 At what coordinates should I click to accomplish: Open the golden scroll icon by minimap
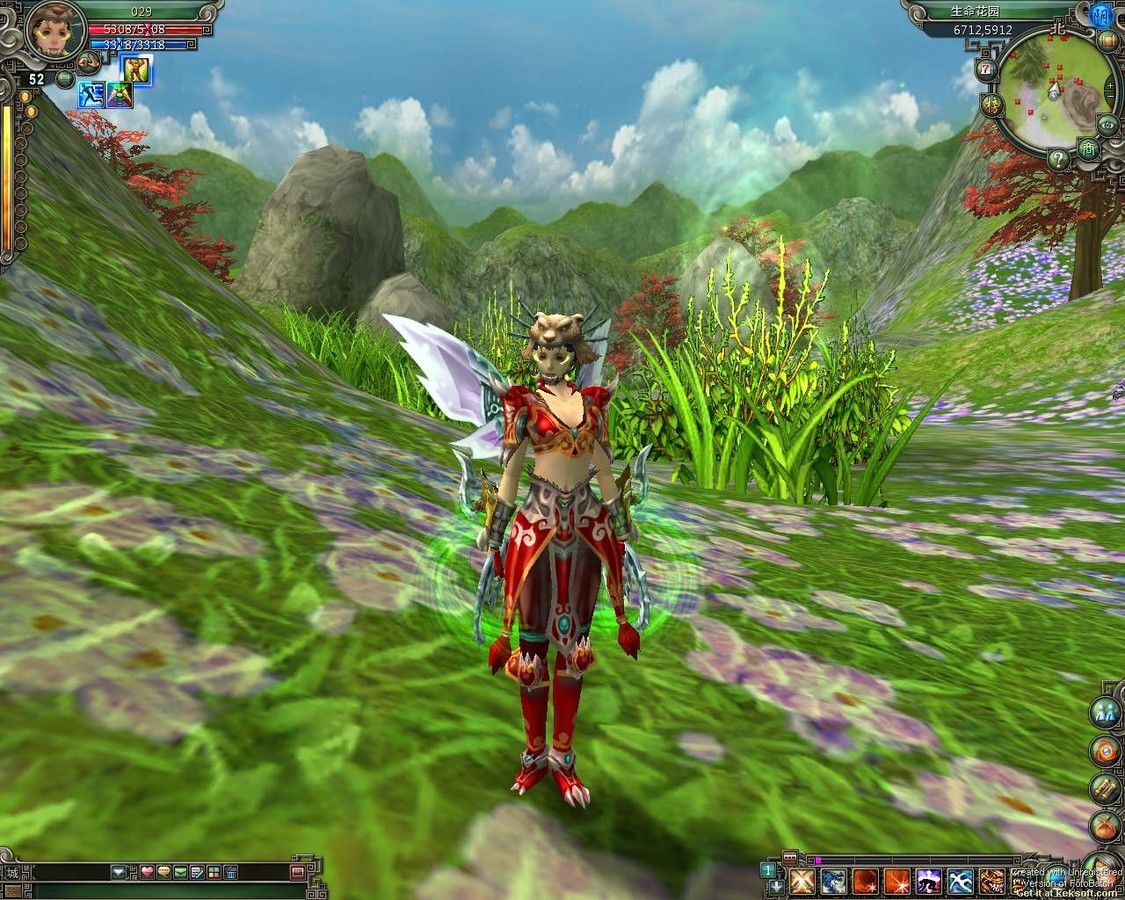point(1108,41)
